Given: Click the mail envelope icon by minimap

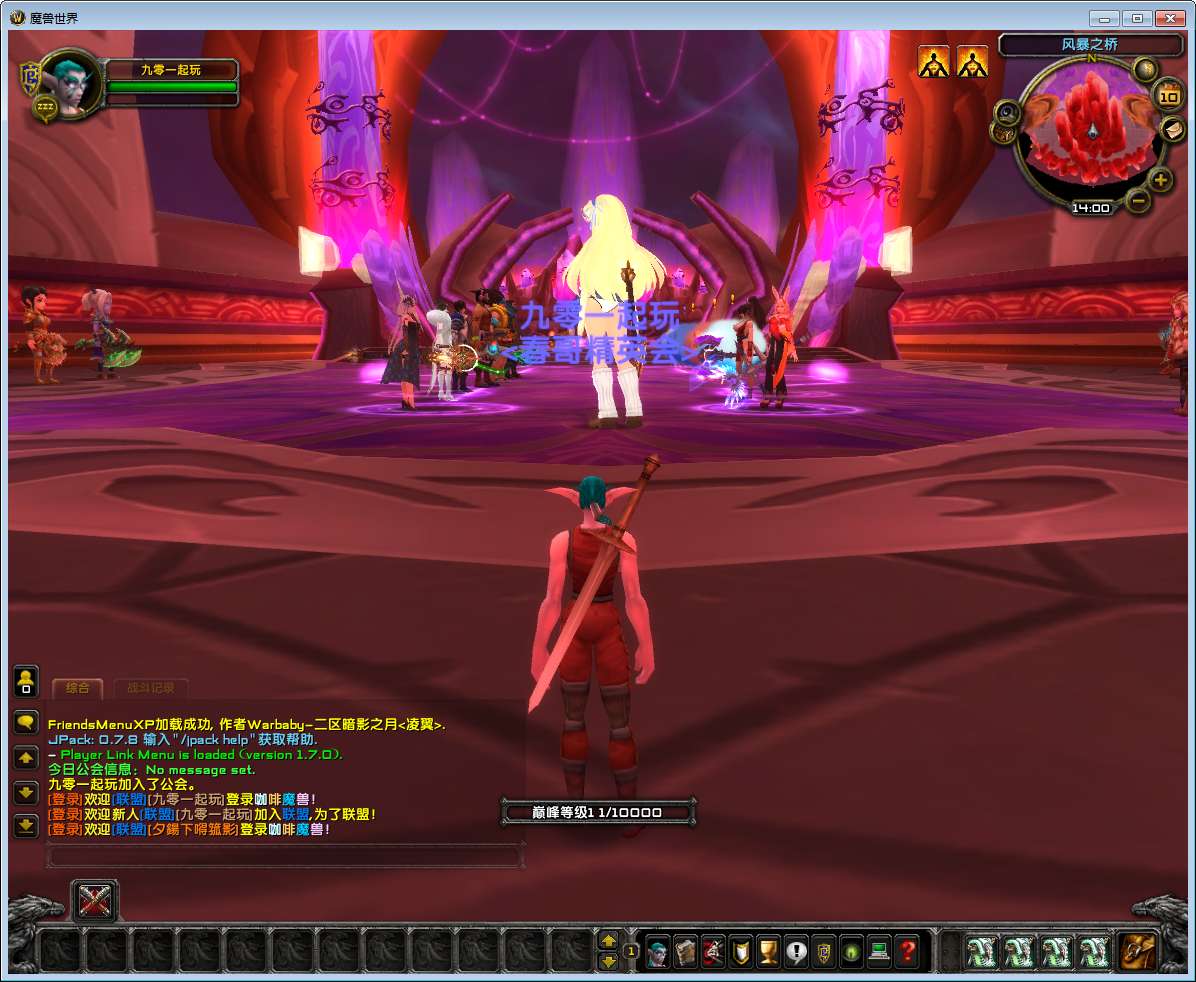Looking at the screenshot, I should pos(1172,128).
